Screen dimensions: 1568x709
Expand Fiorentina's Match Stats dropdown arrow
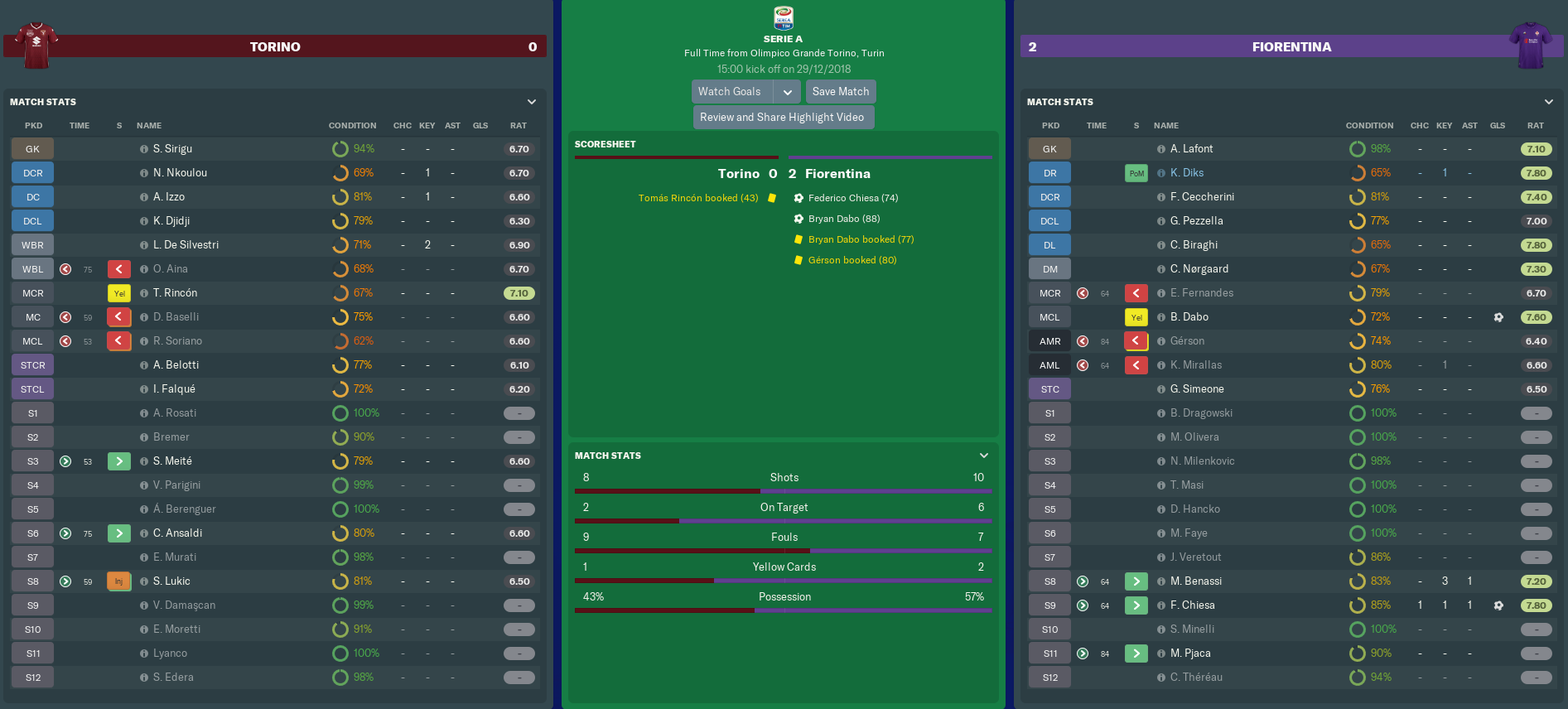pyautogui.click(x=1549, y=102)
